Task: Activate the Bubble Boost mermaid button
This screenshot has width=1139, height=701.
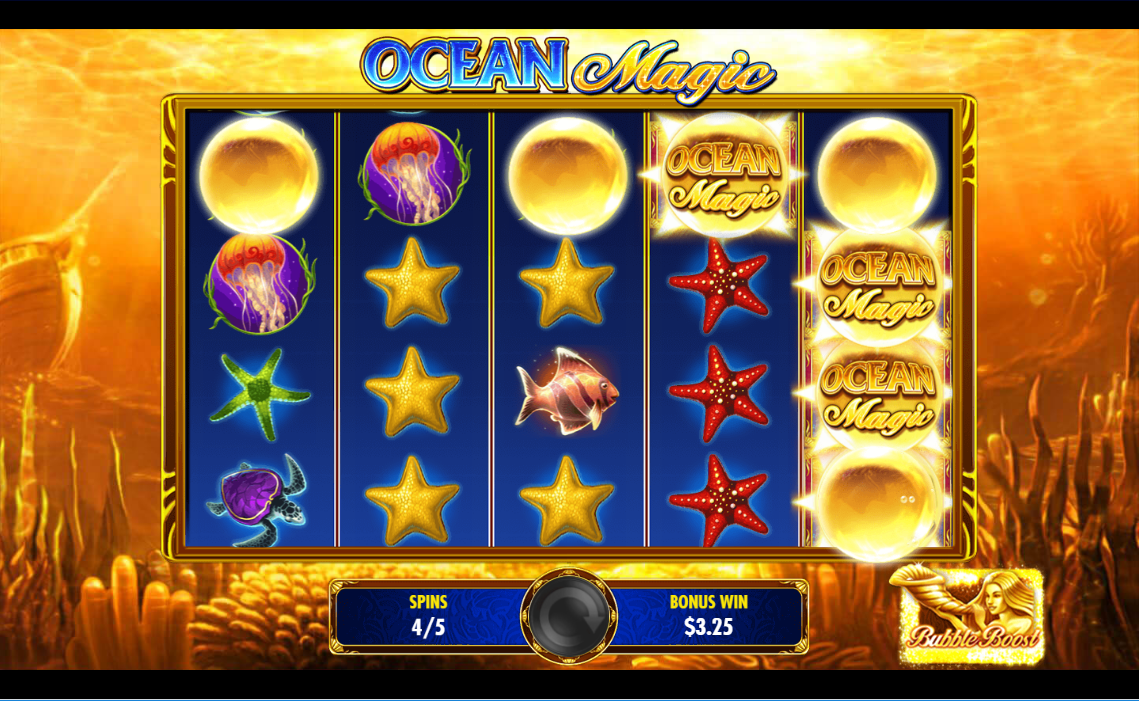Action: pos(968,616)
